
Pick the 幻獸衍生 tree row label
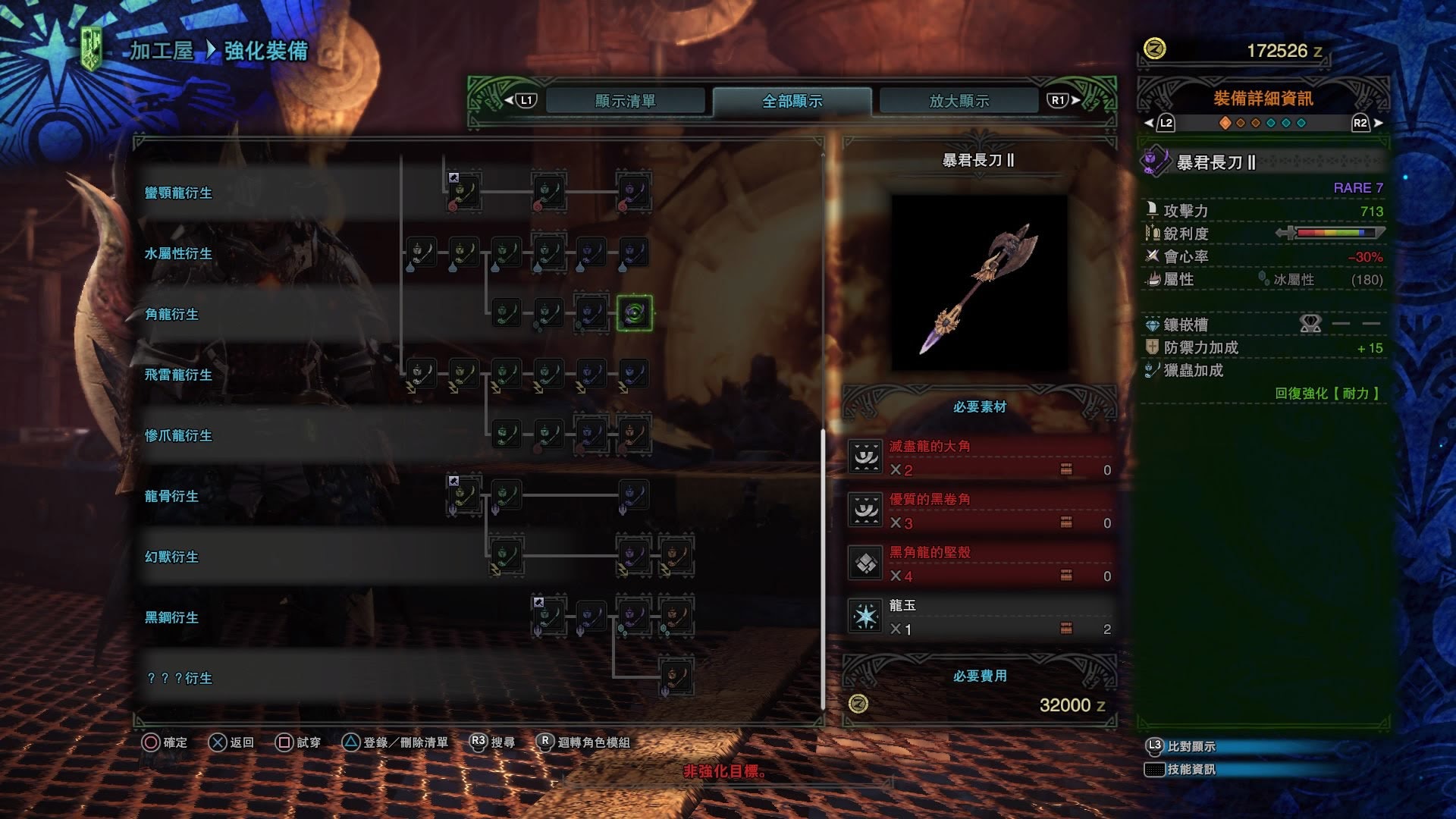coord(172,557)
